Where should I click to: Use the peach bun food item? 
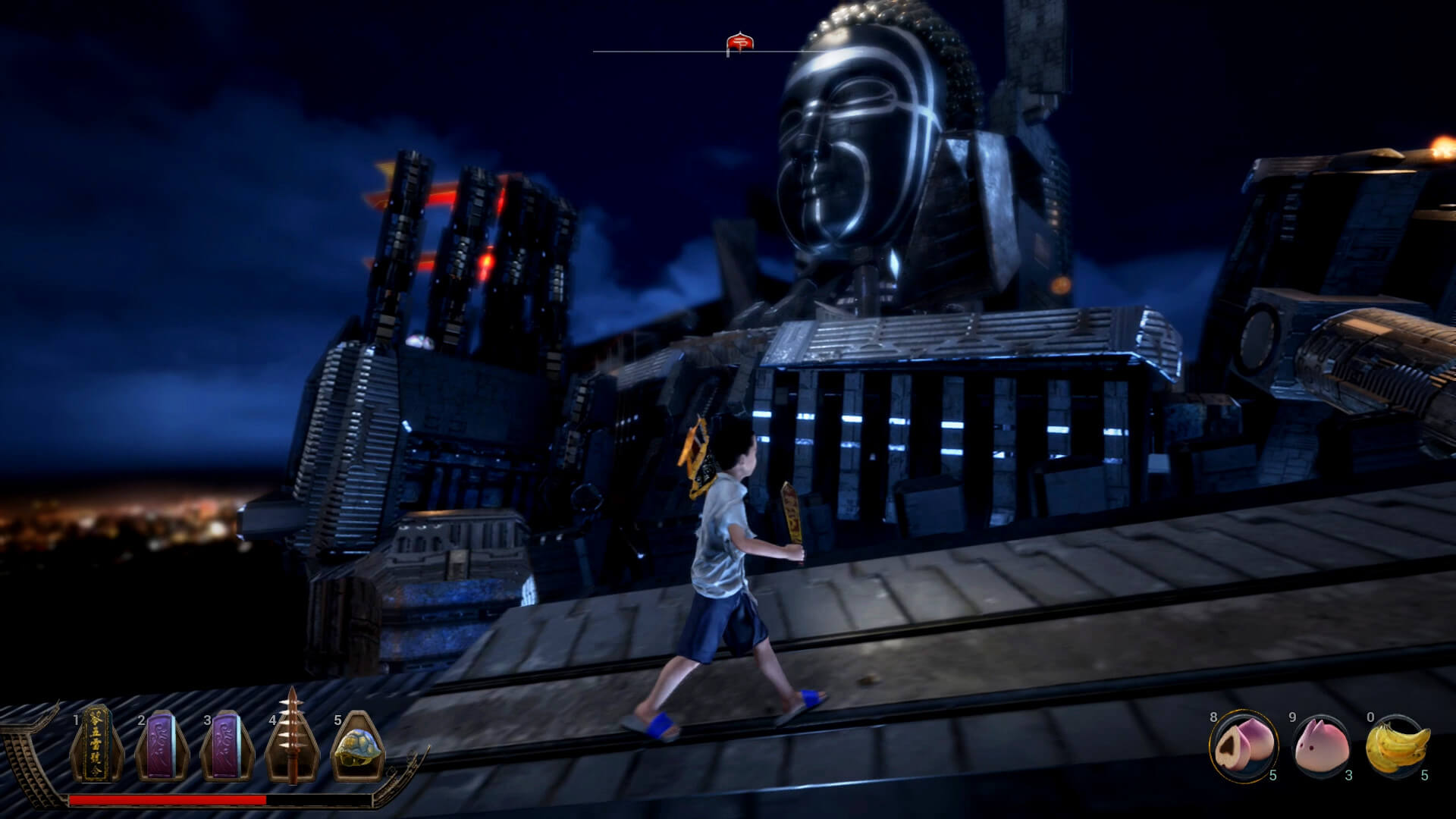[x=1242, y=745]
